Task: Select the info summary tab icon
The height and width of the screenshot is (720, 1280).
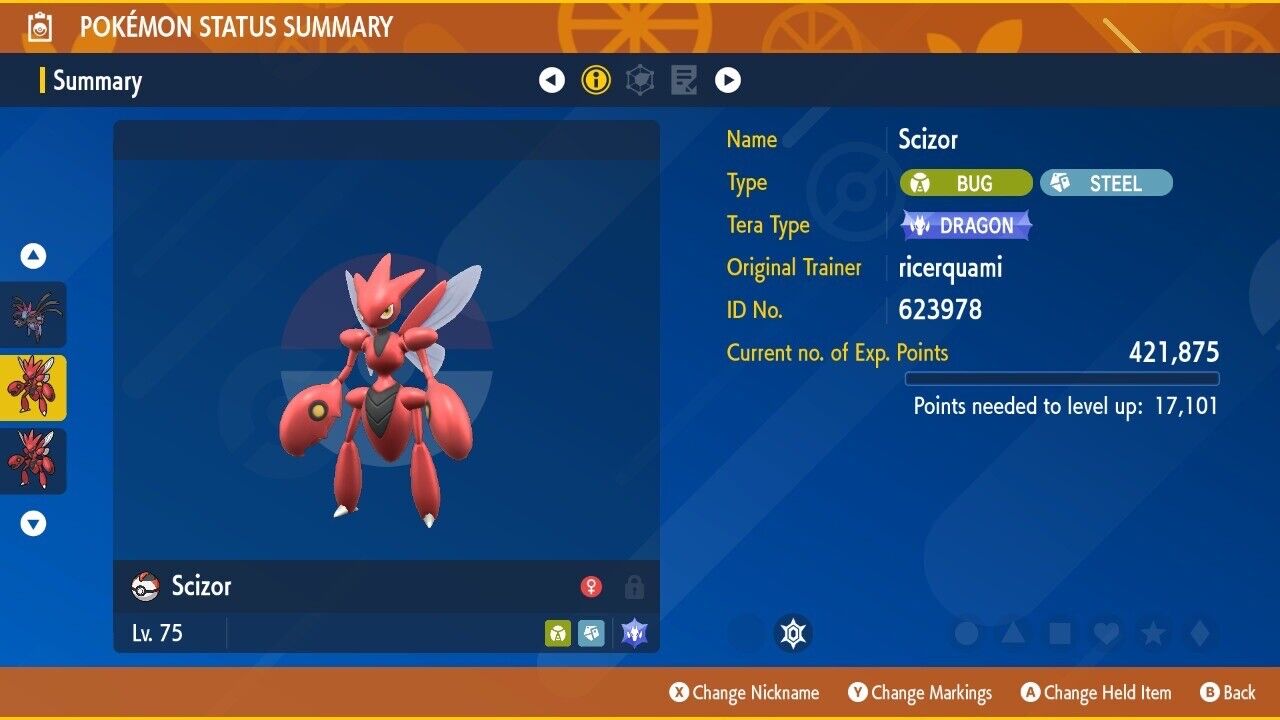Action: click(596, 80)
